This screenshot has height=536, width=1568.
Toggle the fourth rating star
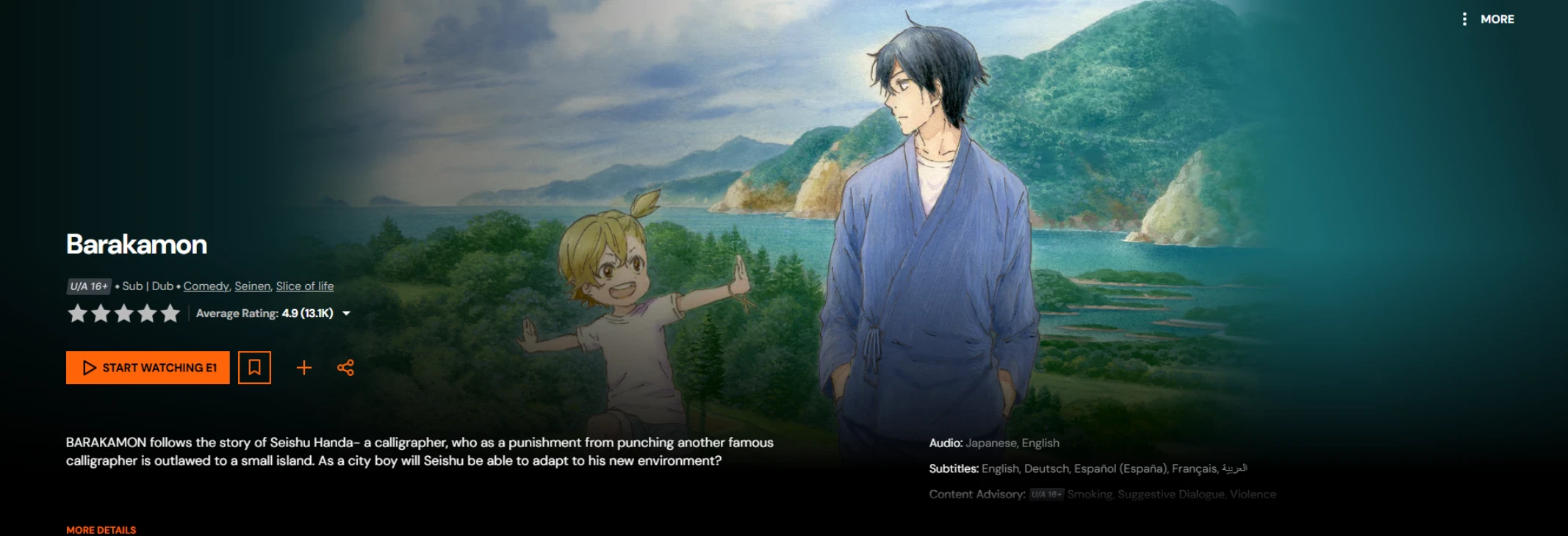(145, 314)
